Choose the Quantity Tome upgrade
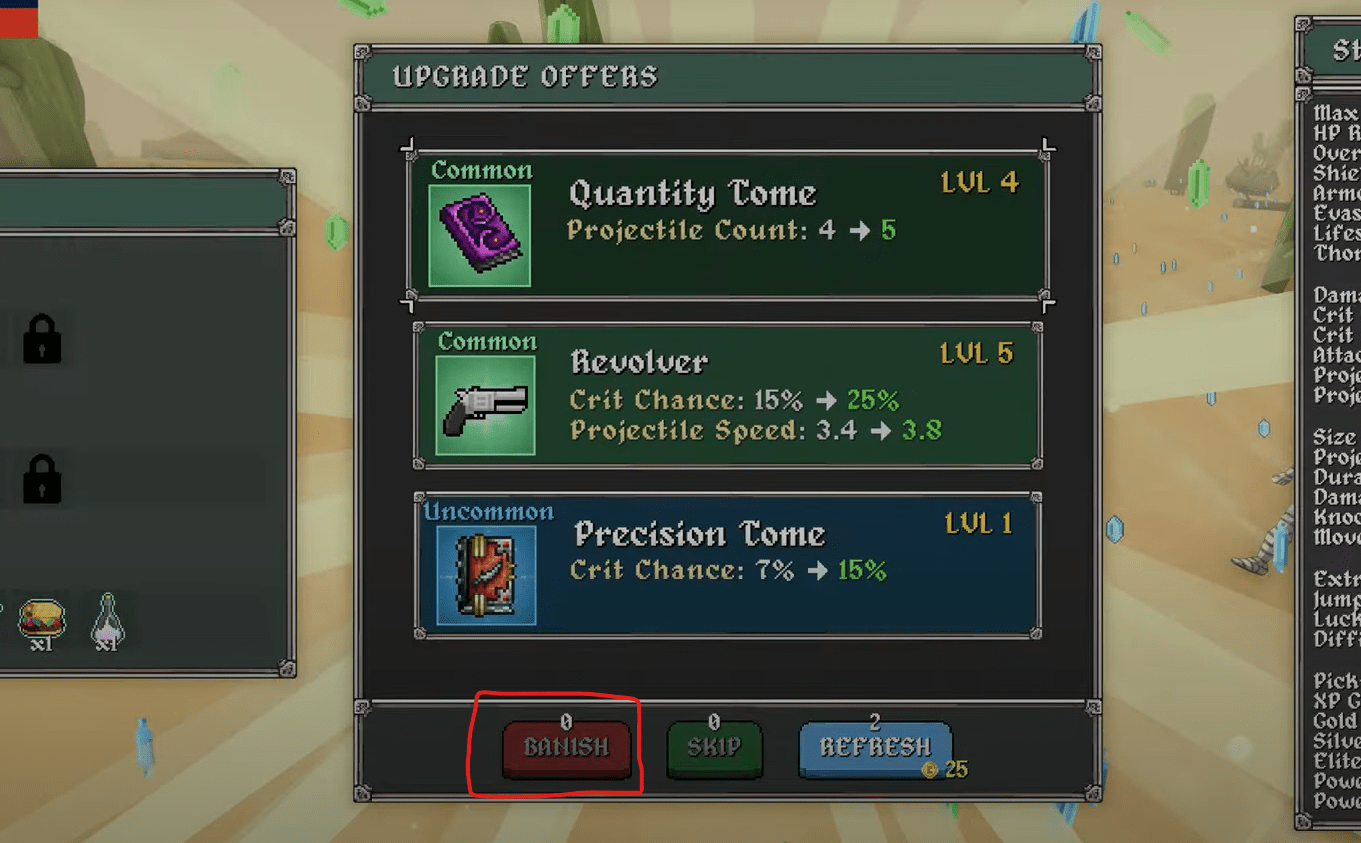Viewport: 1361px width, 843px height. [x=727, y=223]
